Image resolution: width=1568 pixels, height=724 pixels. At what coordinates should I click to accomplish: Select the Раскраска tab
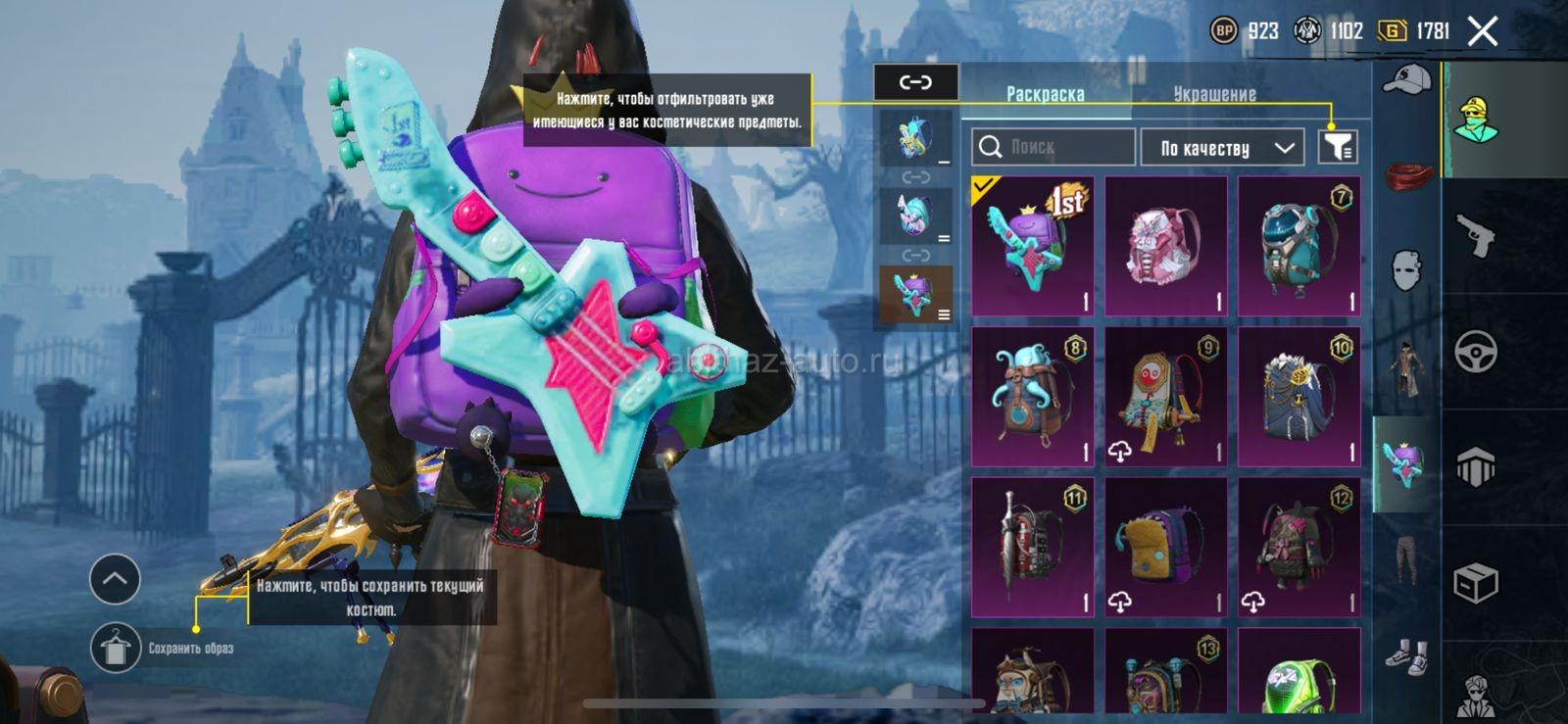[1045, 94]
